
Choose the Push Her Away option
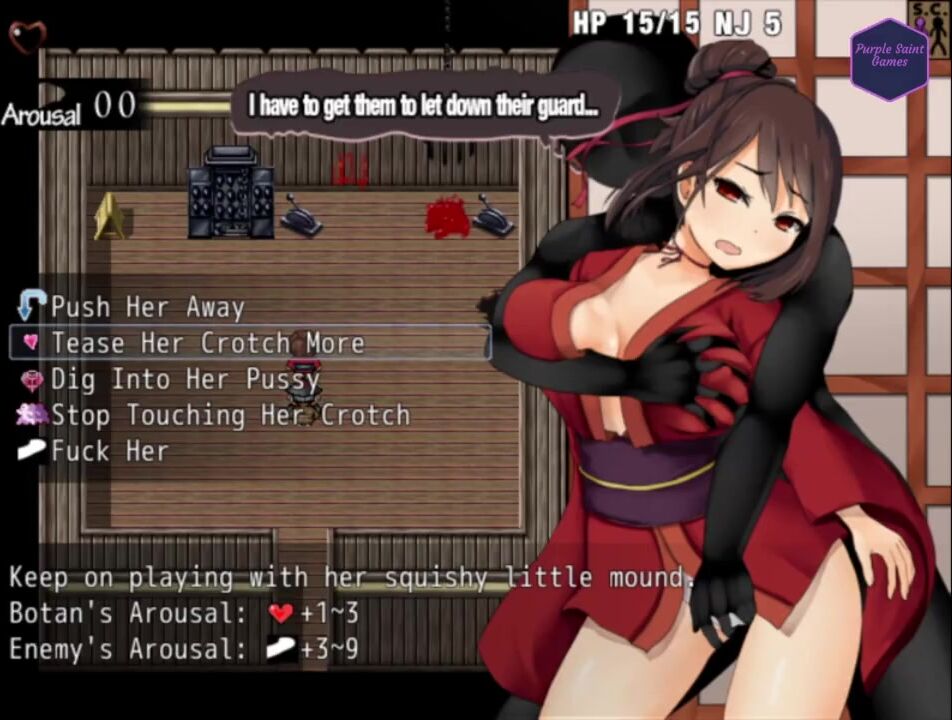point(147,307)
